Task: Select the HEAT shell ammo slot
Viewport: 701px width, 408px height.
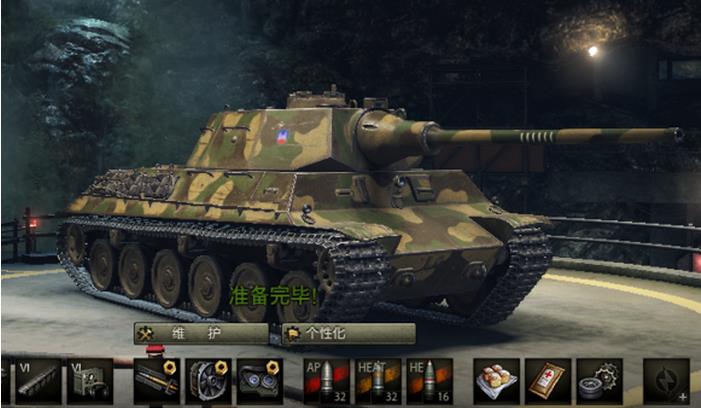Action: [x=378, y=381]
